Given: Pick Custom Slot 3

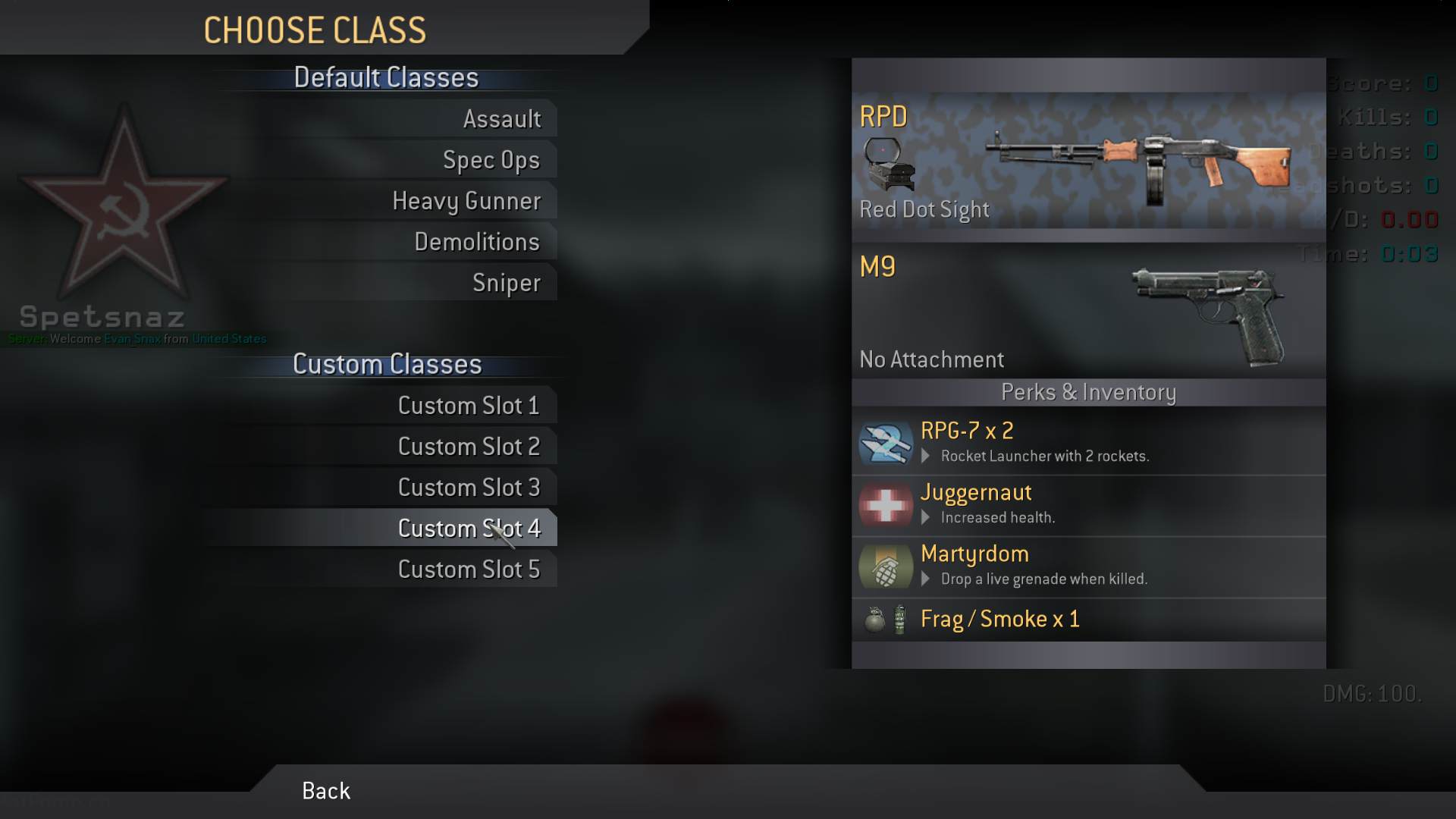Looking at the screenshot, I should point(468,488).
